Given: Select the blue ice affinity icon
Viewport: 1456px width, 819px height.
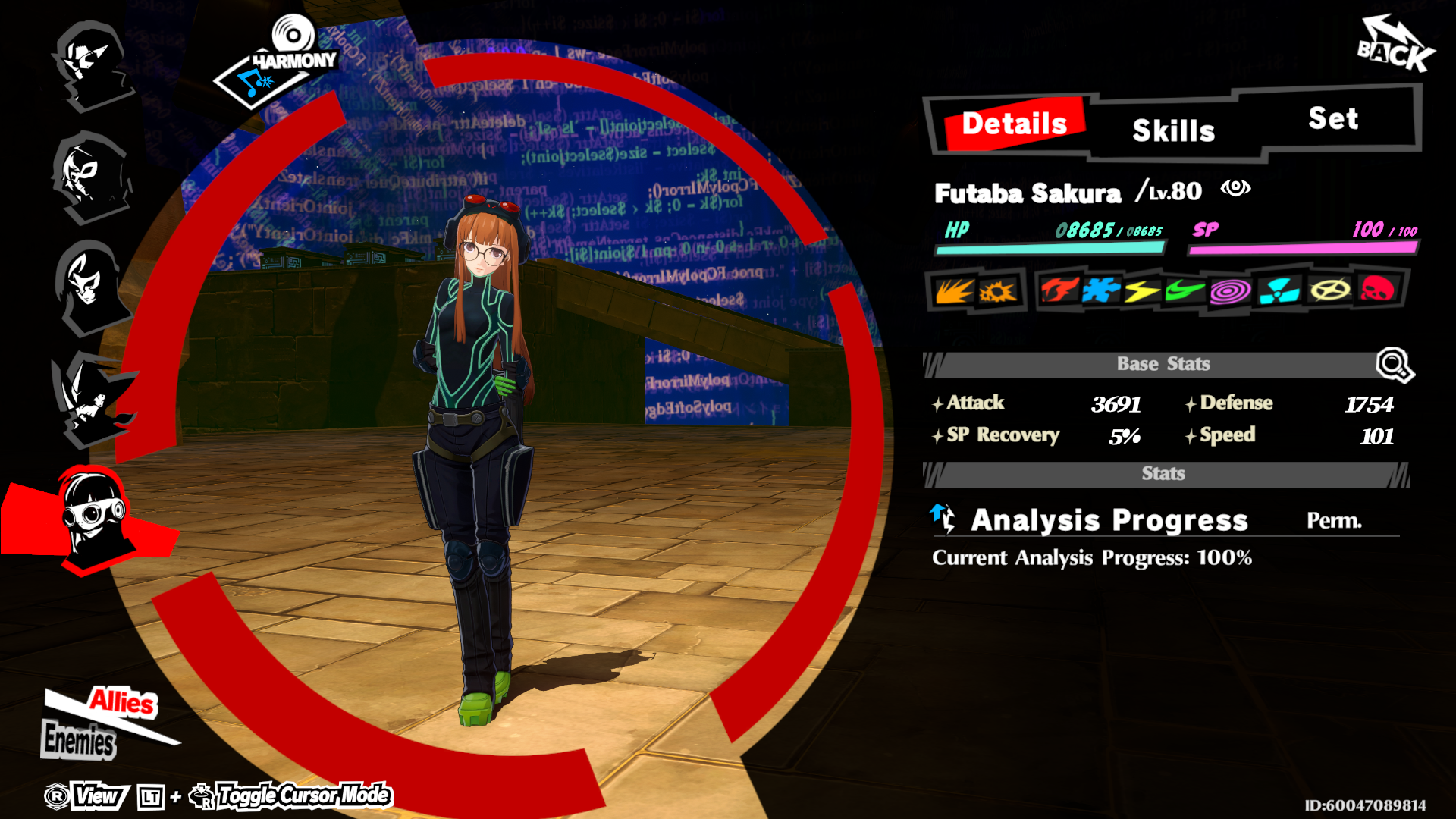Looking at the screenshot, I should pyautogui.click(x=1100, y=290).
